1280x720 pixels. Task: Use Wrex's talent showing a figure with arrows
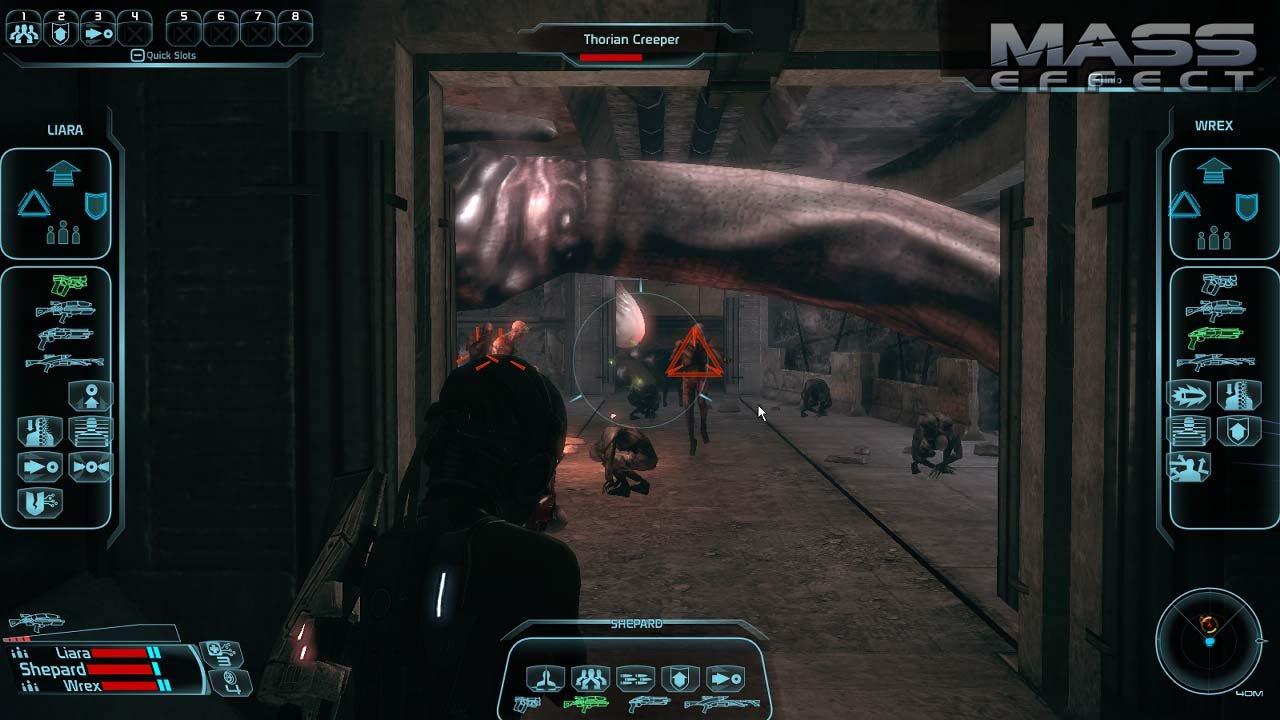point(1190,466)
